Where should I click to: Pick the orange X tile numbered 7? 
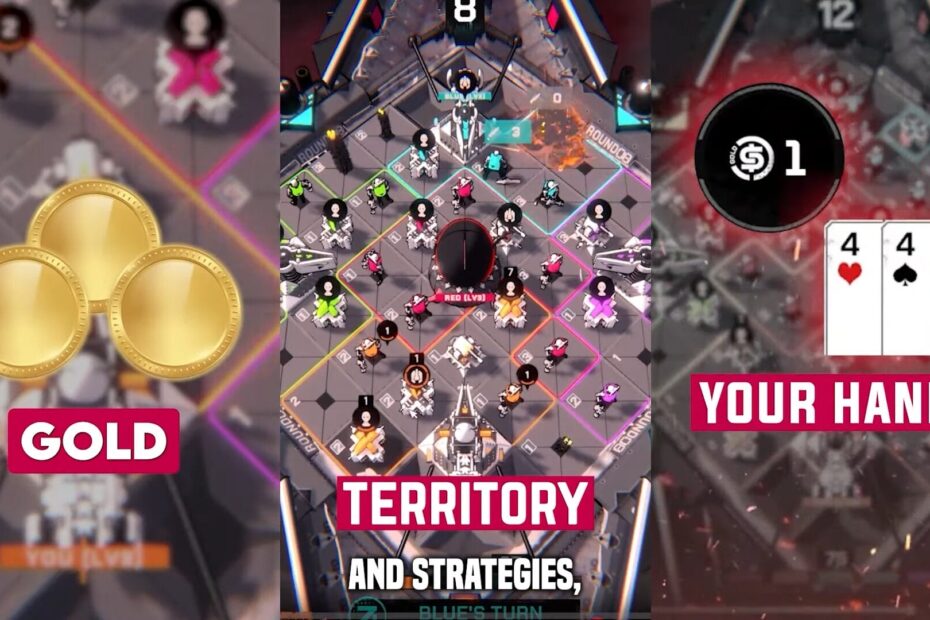(510, 310)
